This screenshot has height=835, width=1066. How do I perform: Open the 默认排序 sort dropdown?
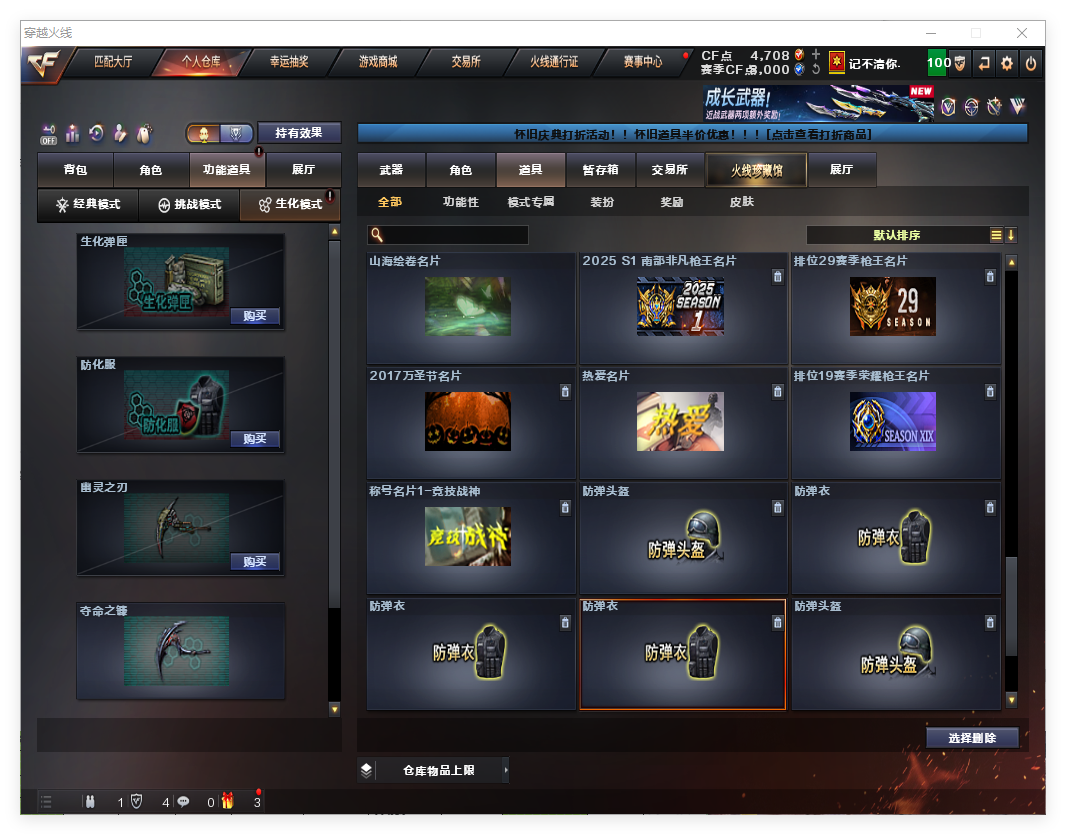click(897, 235)
